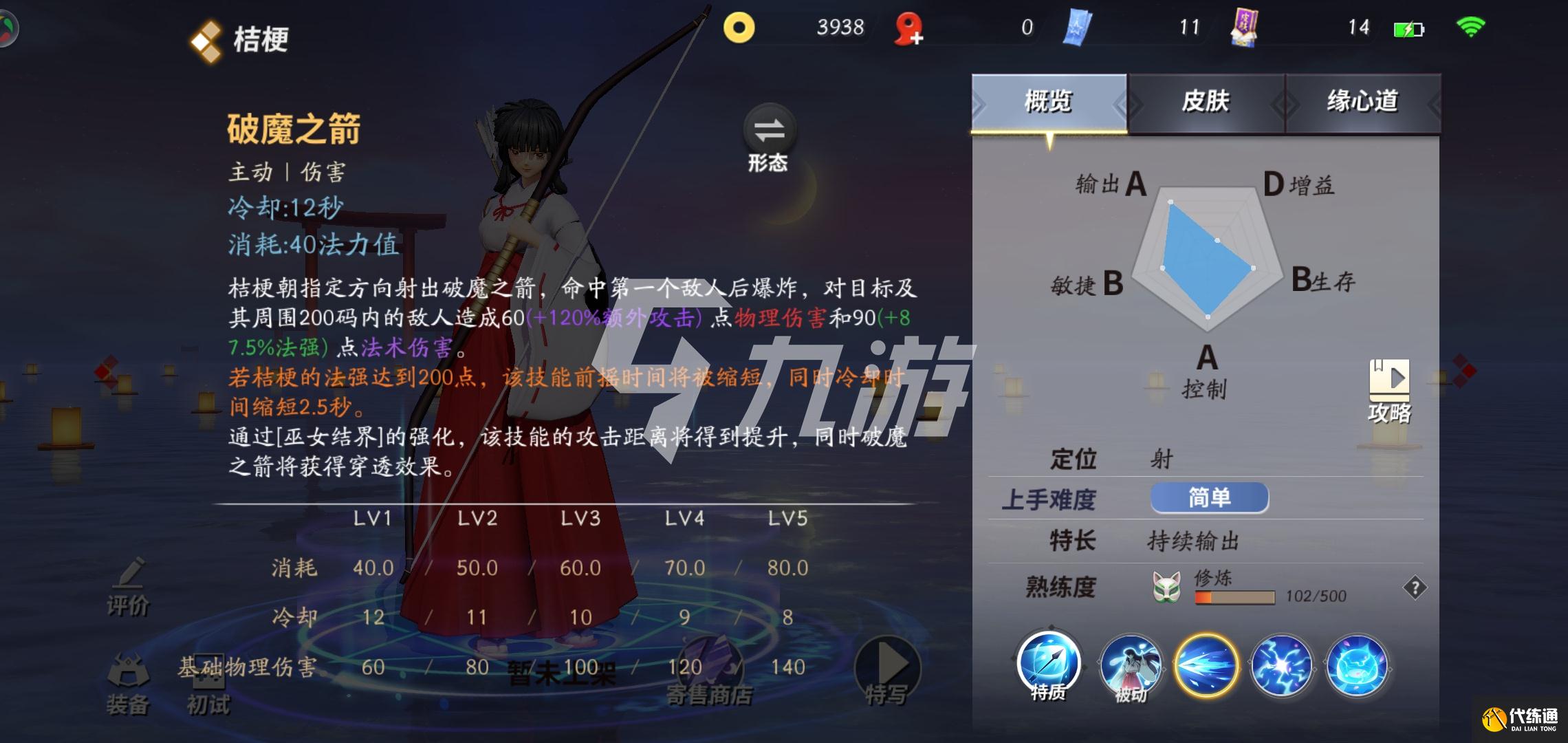The image size is (1568, 743).
Task: Select the 概览 overview tab
Action: coord(1048,102)
